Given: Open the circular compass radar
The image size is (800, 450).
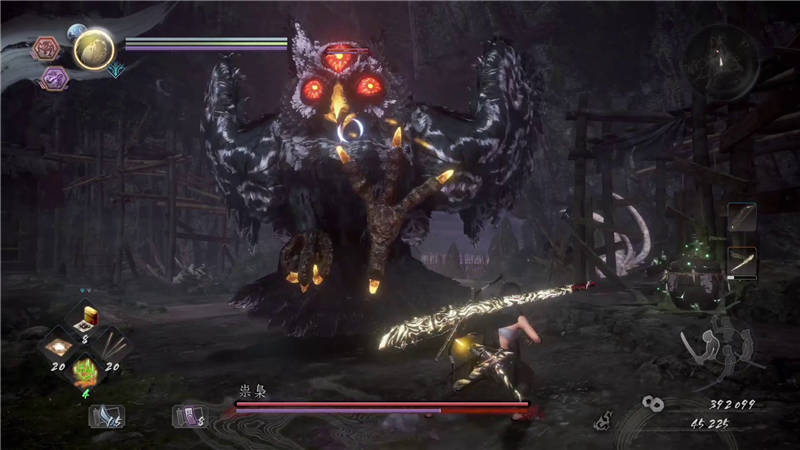Looking at the screenshot, I should (x=720, y=62).
